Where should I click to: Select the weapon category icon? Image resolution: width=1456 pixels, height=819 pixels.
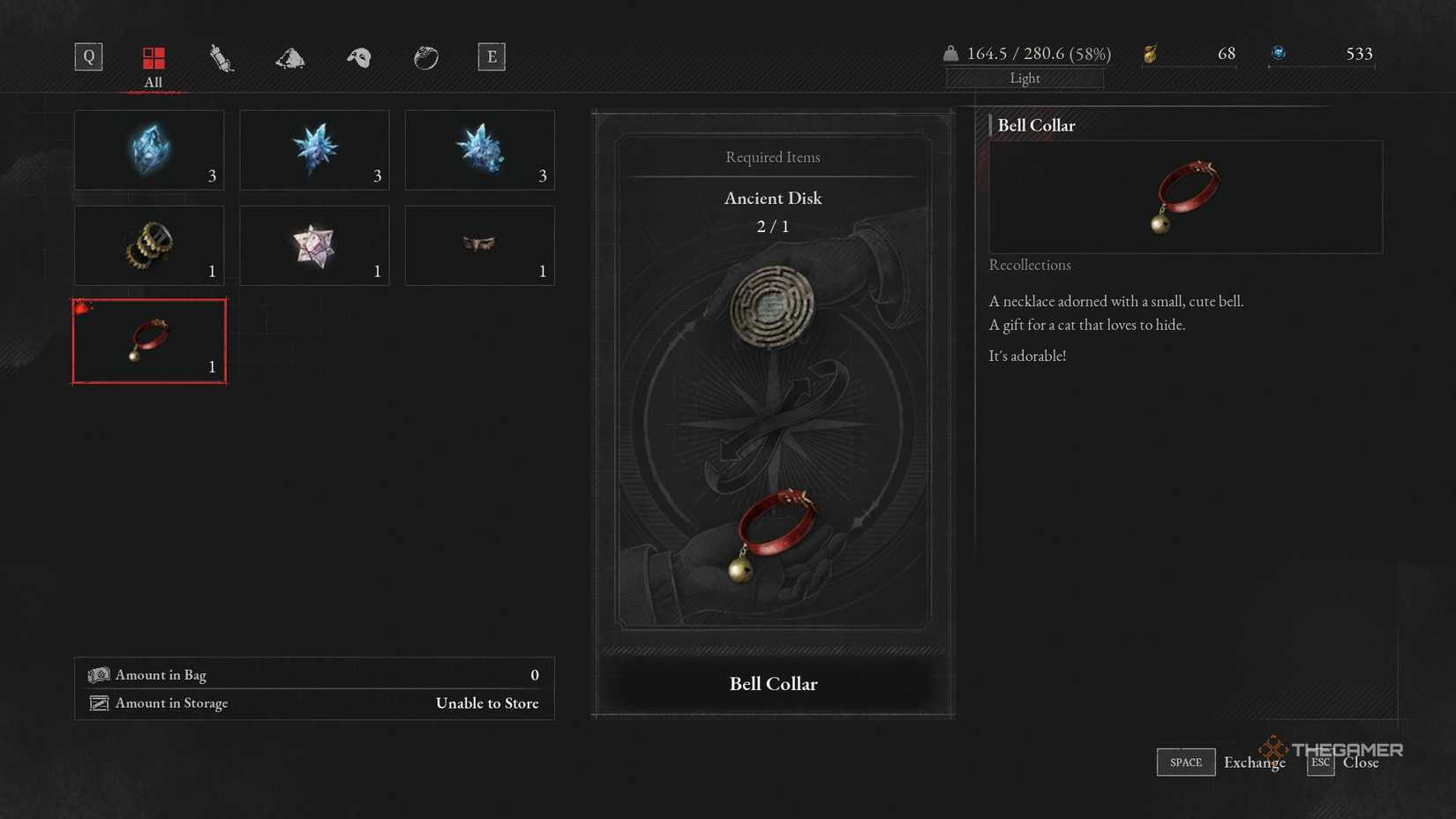point(220,57)
